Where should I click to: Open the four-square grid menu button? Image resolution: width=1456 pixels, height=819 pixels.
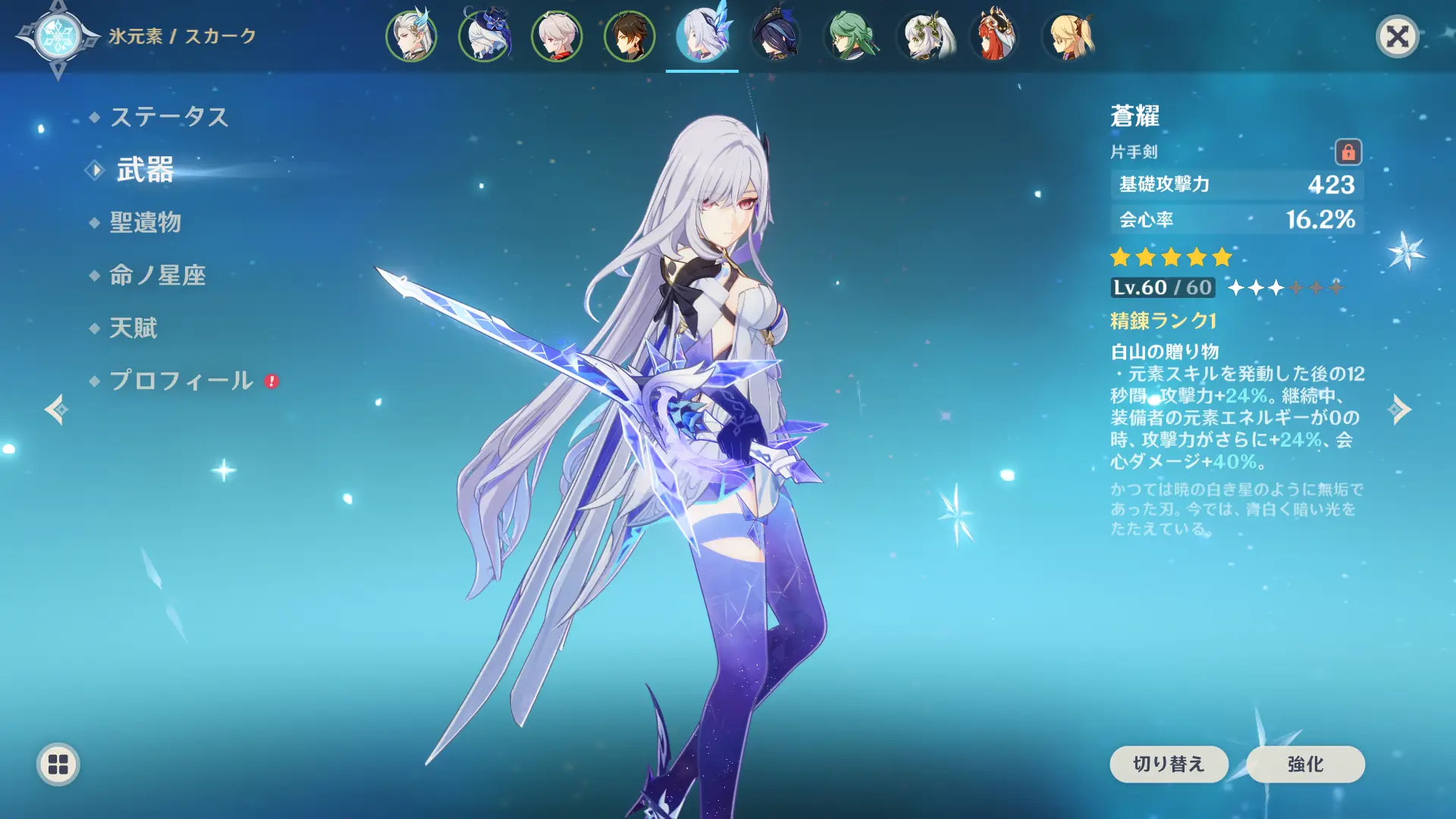pos(58,764)
